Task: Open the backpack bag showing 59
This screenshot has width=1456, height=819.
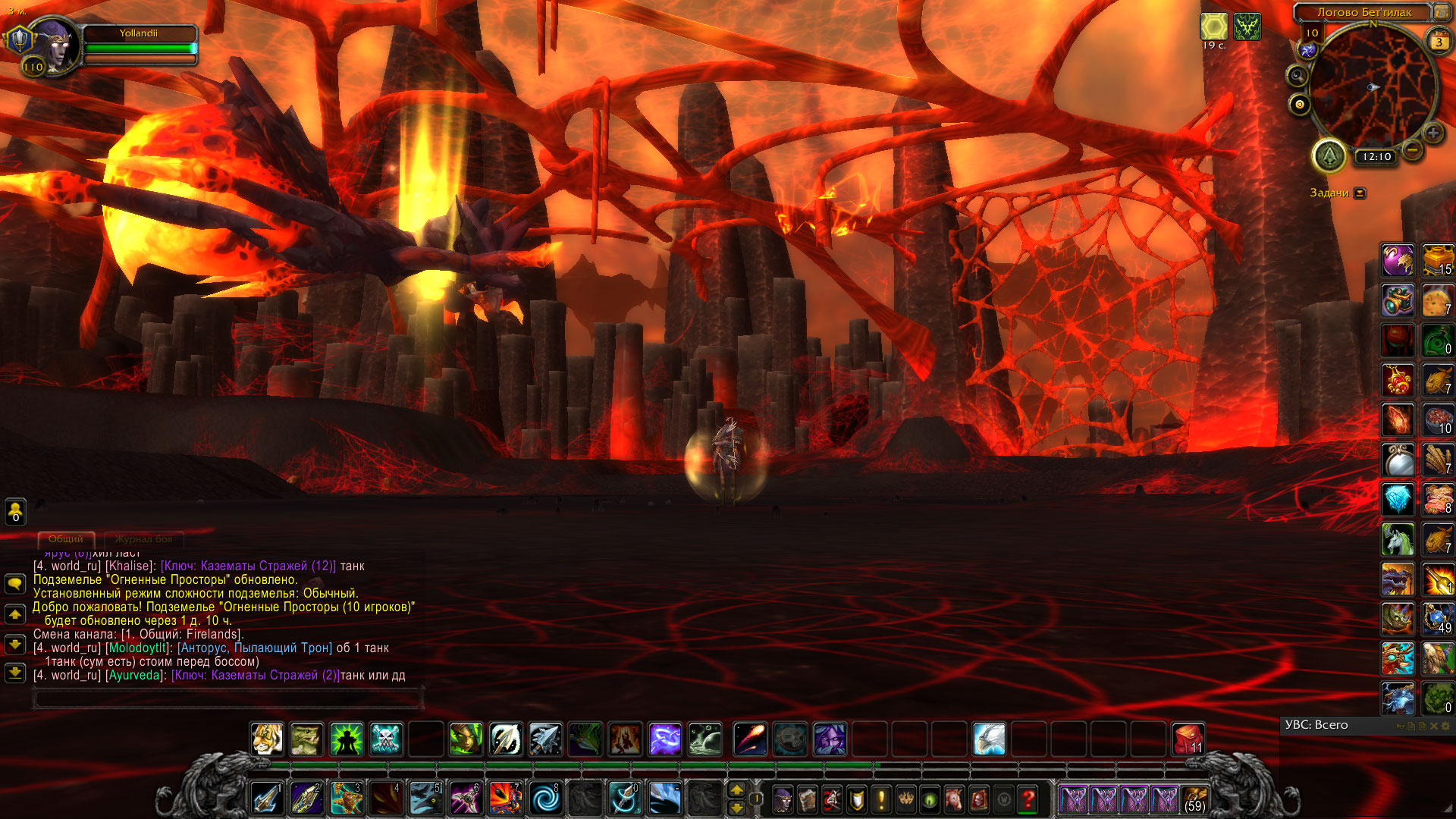Action: [1194, 799]
